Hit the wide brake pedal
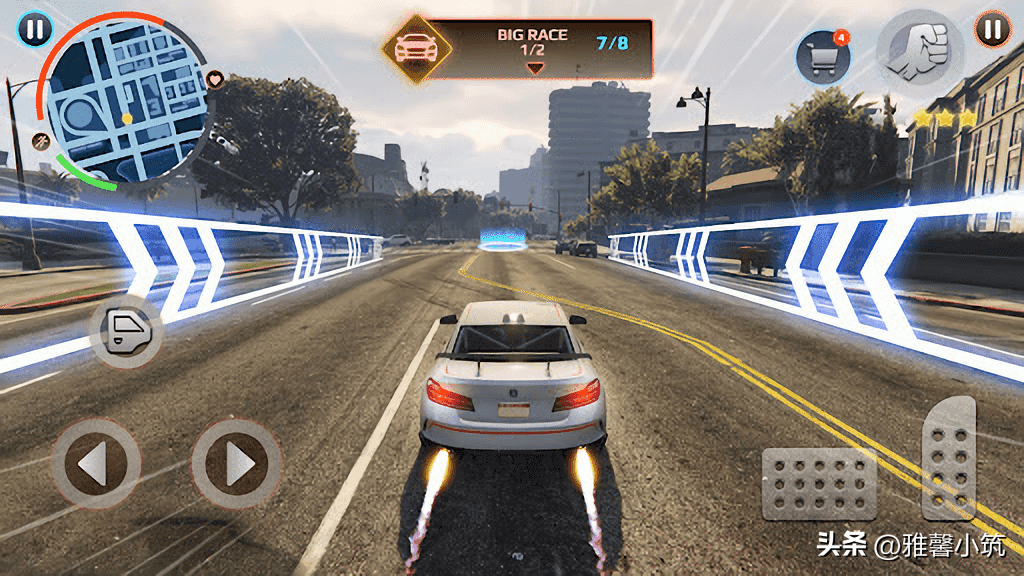Screen dimensions: 1024x576 (819, 483)
